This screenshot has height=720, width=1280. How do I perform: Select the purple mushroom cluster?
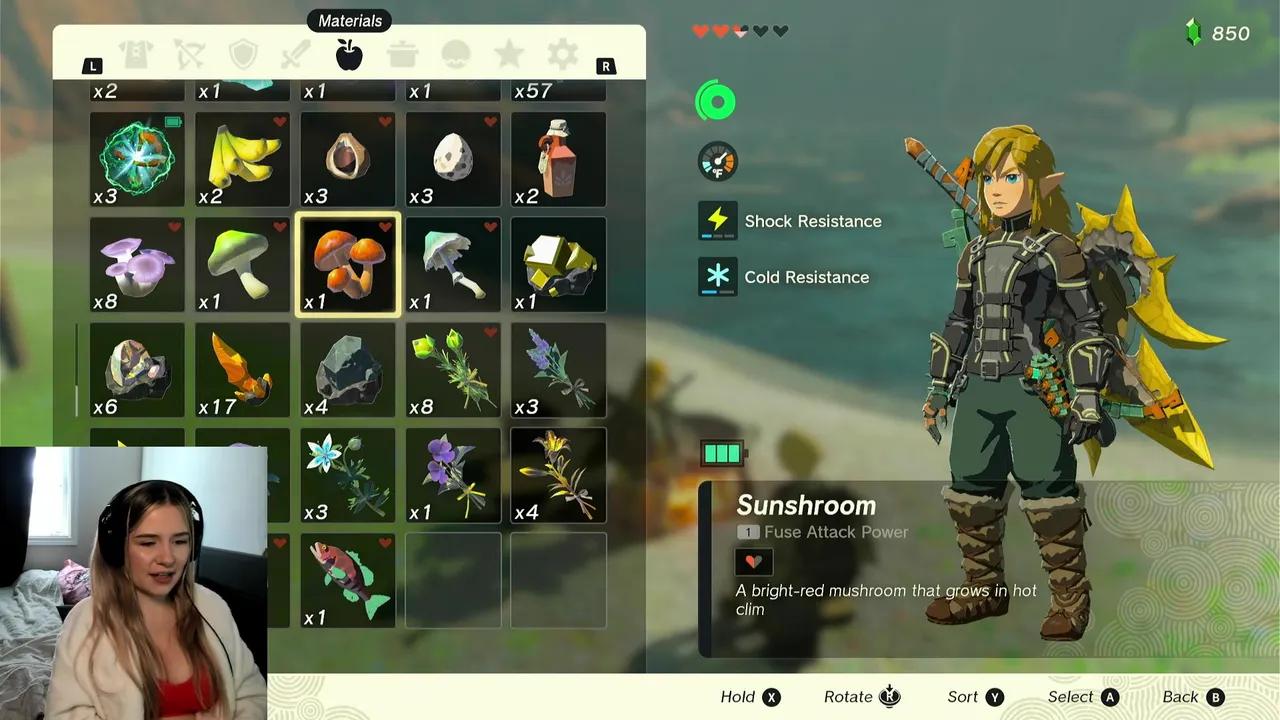tap(137, 265)
